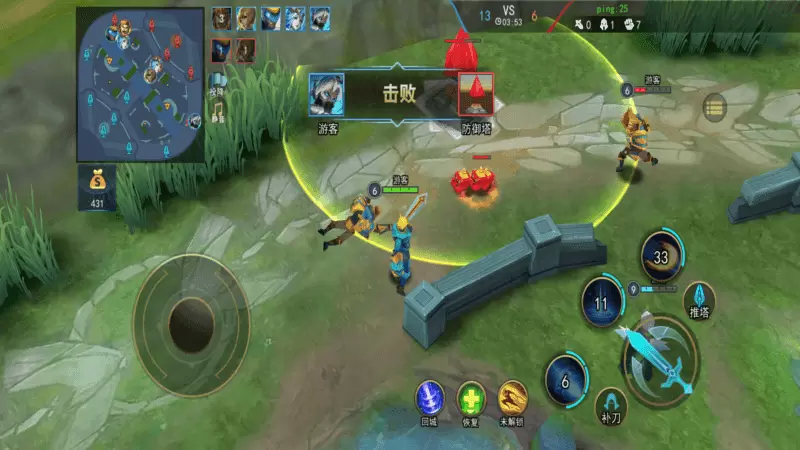Select the 推塔 tower attack button

click(699, 297)
